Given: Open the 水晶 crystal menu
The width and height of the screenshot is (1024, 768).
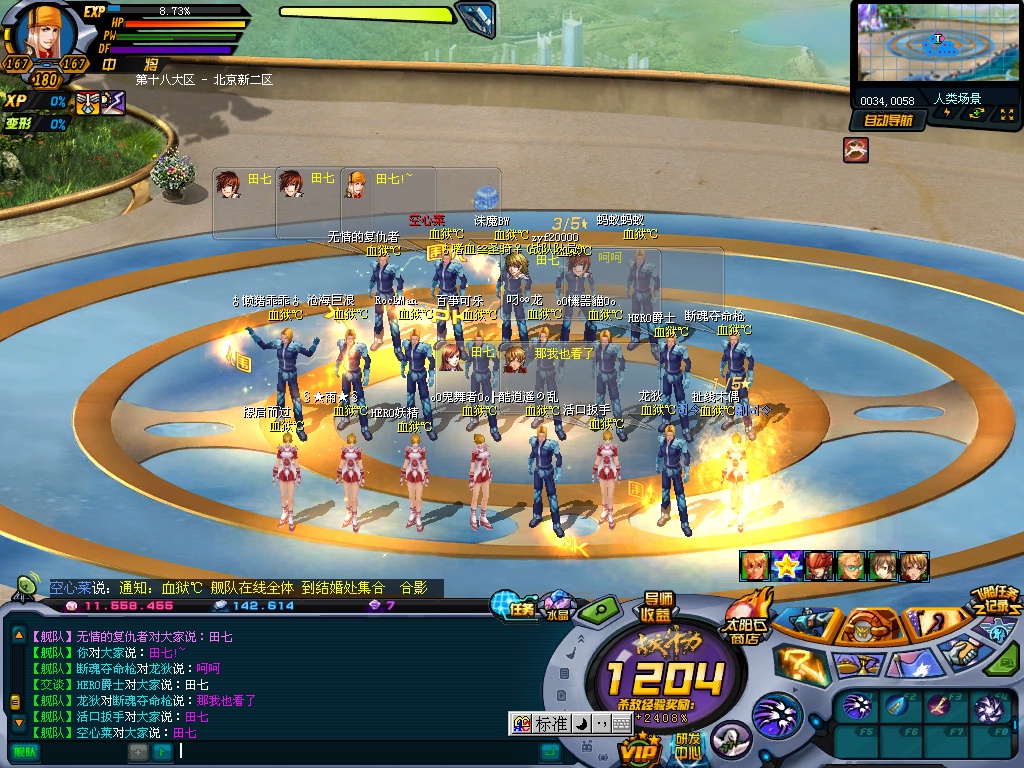Looking at the screenshot, I should pyautogui.click(x=557, y=607).
